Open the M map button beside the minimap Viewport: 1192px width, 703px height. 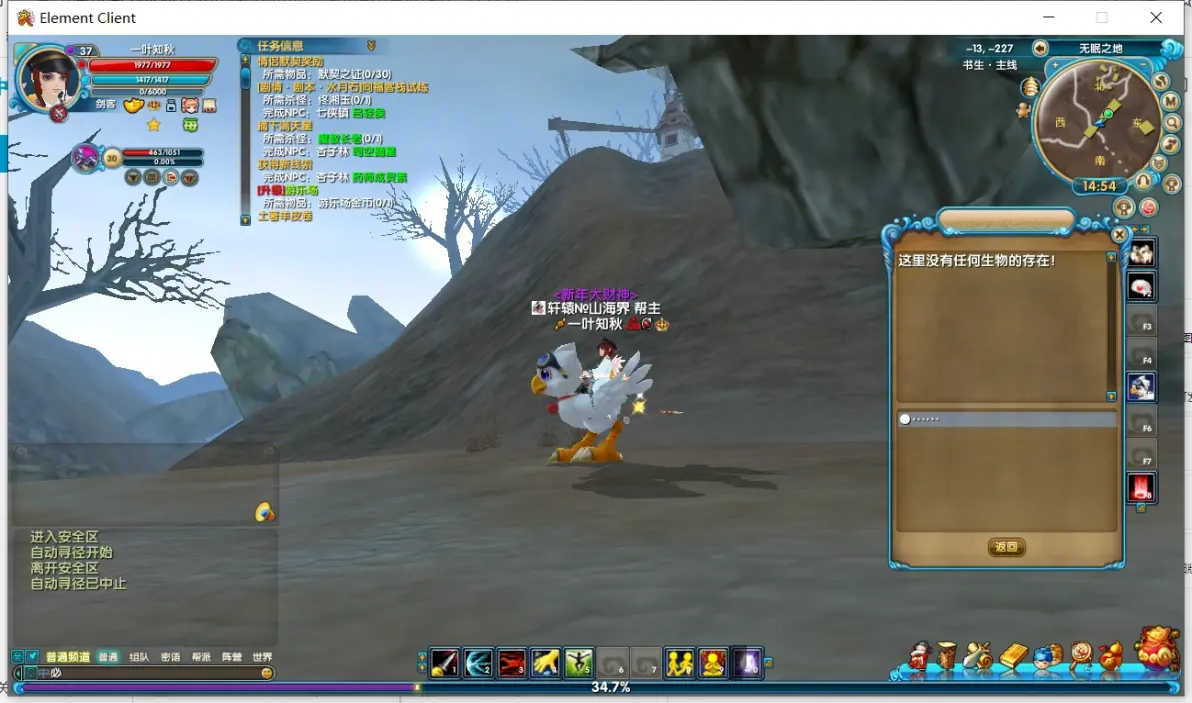[x=1170, y=101]
